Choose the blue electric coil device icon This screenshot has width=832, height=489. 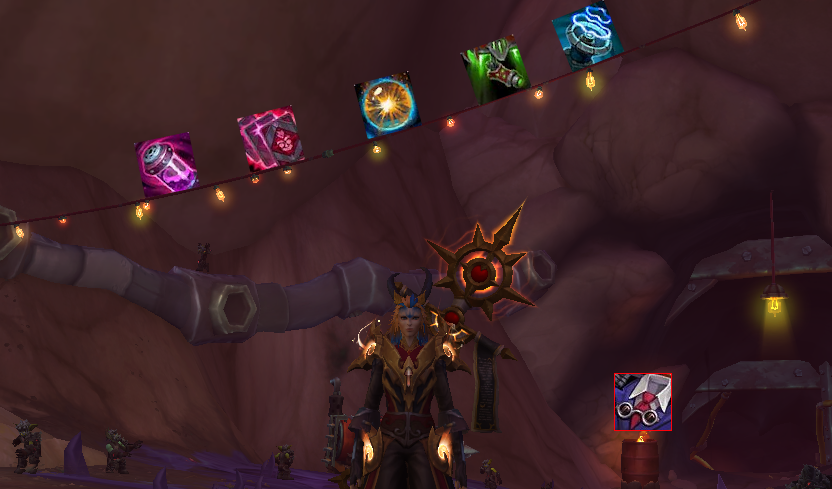588,38
